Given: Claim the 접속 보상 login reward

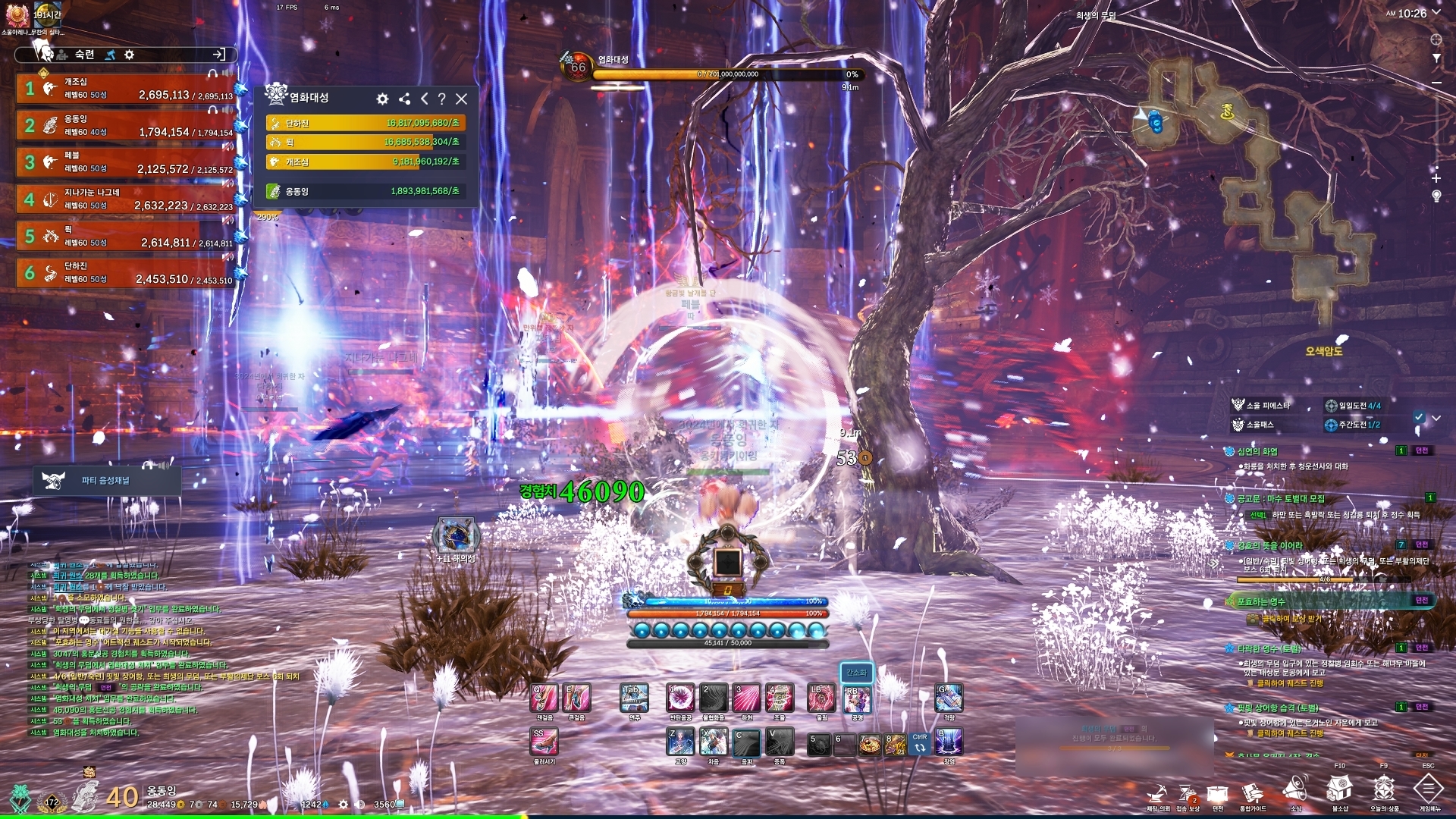Looking at the screenshot, I should coord(1188,795).
